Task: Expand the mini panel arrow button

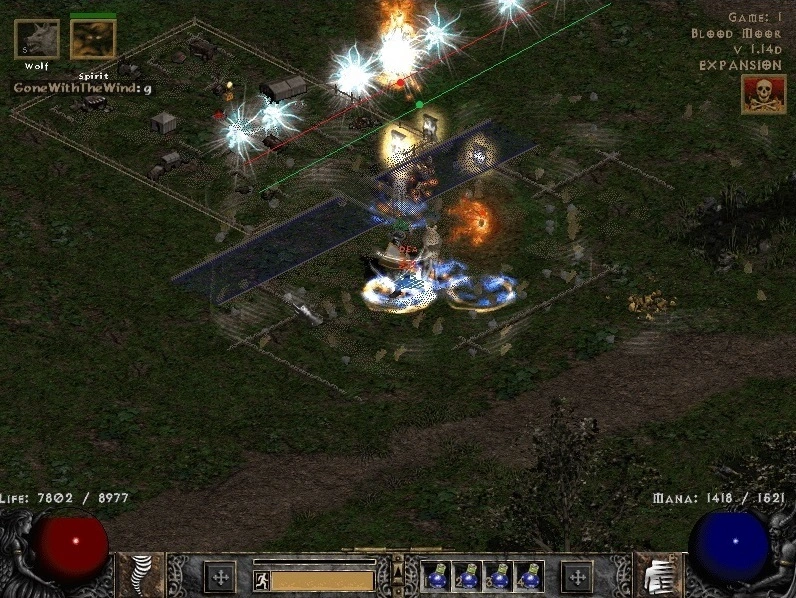Action: coord(398,571)
